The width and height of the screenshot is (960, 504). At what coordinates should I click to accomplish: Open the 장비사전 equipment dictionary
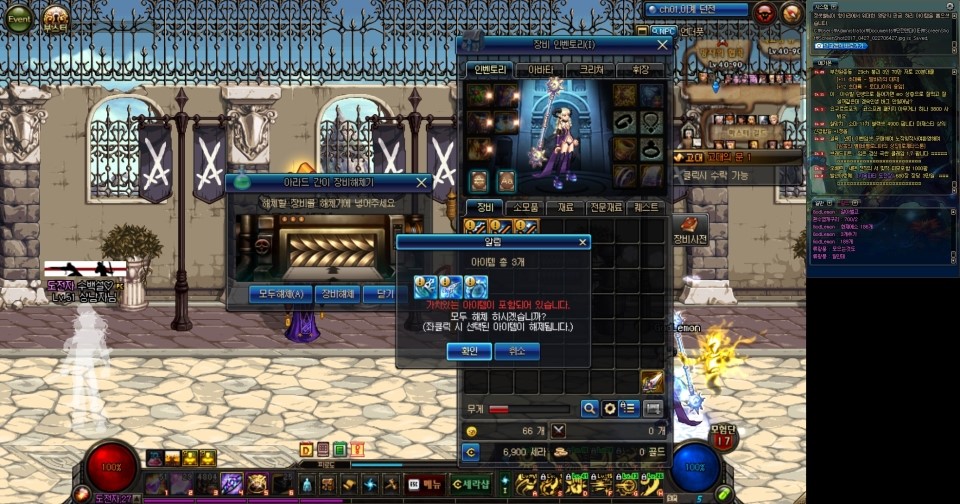[x=690, y=231]
